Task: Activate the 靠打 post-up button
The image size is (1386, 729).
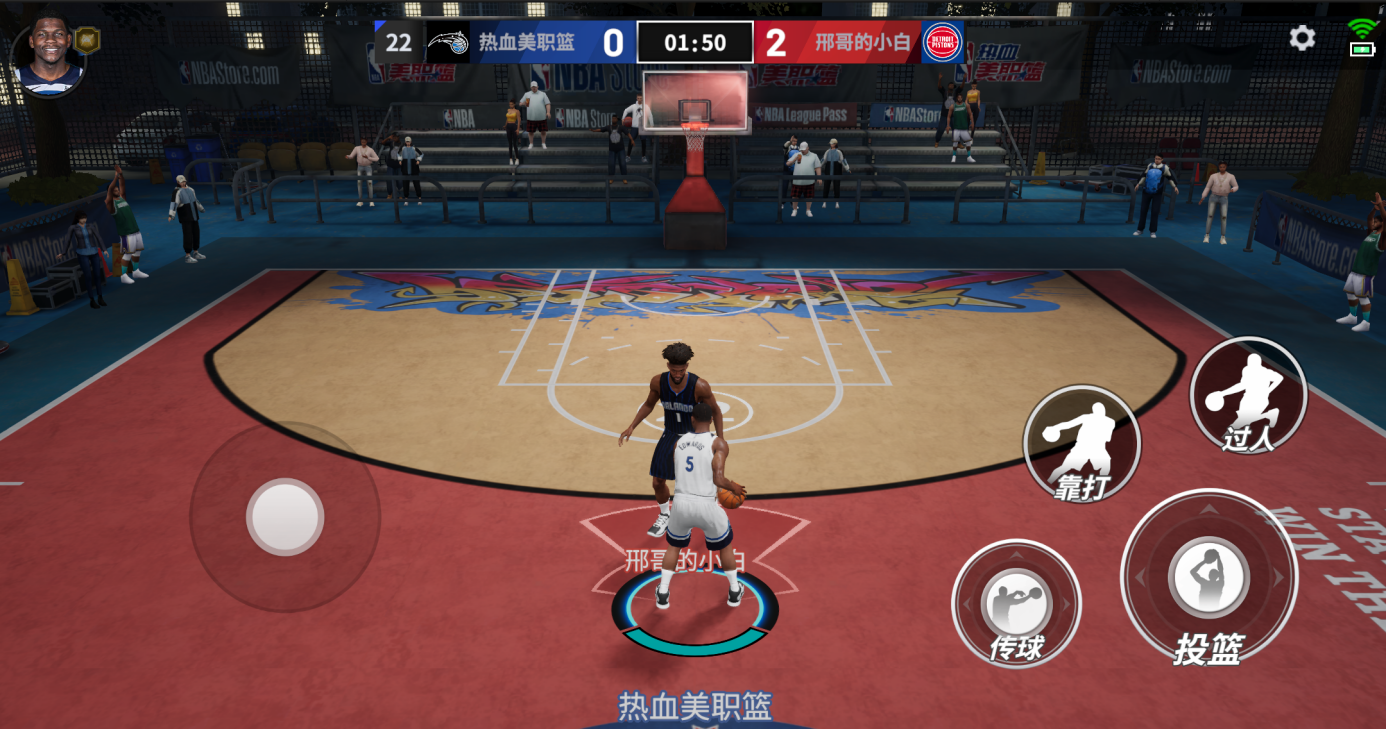Action: tap(1082, 444)
